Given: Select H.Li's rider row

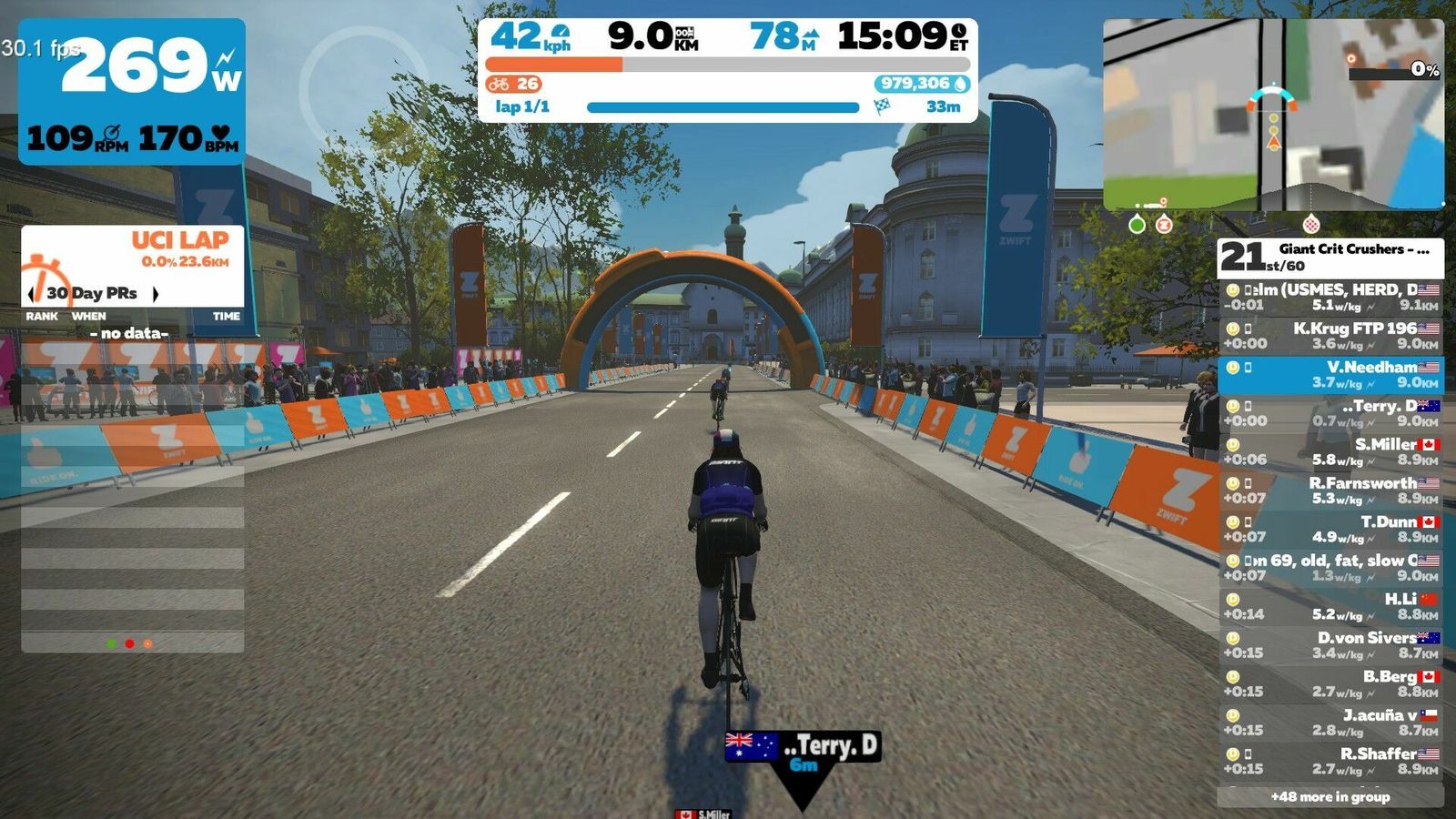Looking at the screenshot, I should [1330, 607].
